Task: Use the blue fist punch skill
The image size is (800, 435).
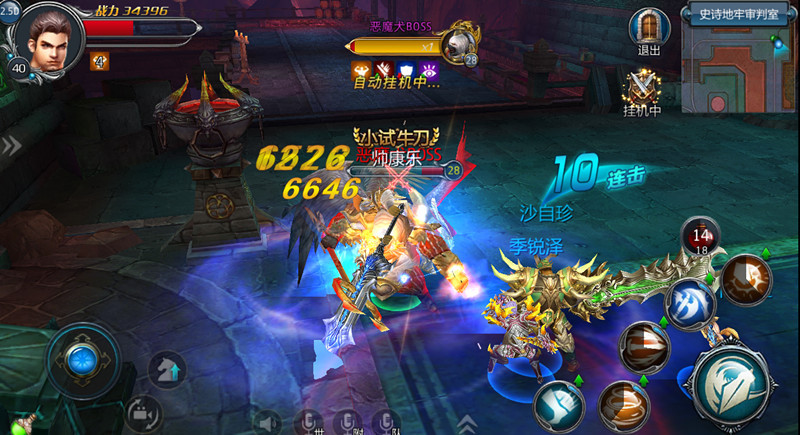Action: click(x=558, y=405)
